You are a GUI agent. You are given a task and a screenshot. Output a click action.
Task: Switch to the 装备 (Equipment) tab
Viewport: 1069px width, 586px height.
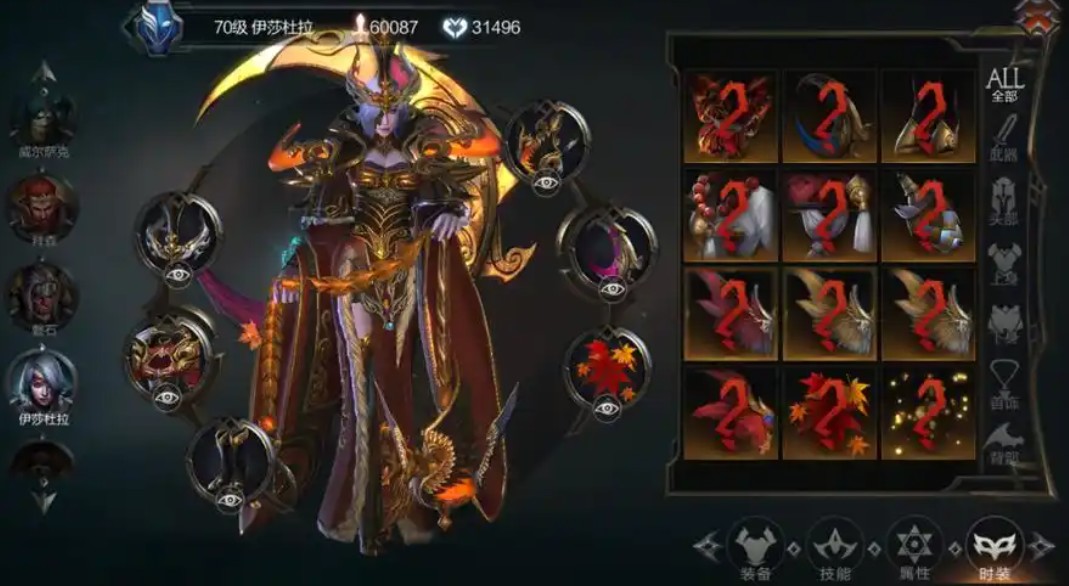coord(755,546)
